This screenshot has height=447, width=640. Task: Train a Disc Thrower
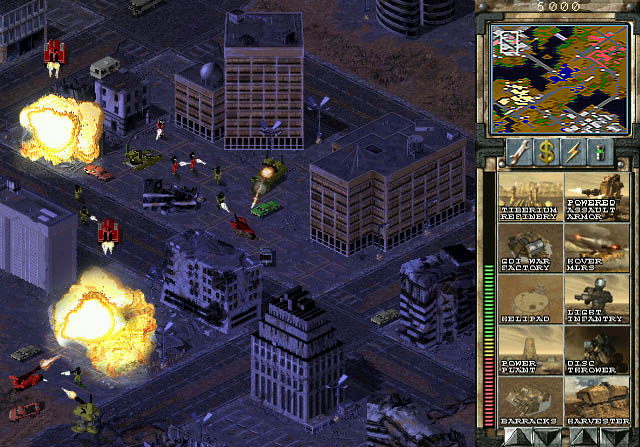596,350
